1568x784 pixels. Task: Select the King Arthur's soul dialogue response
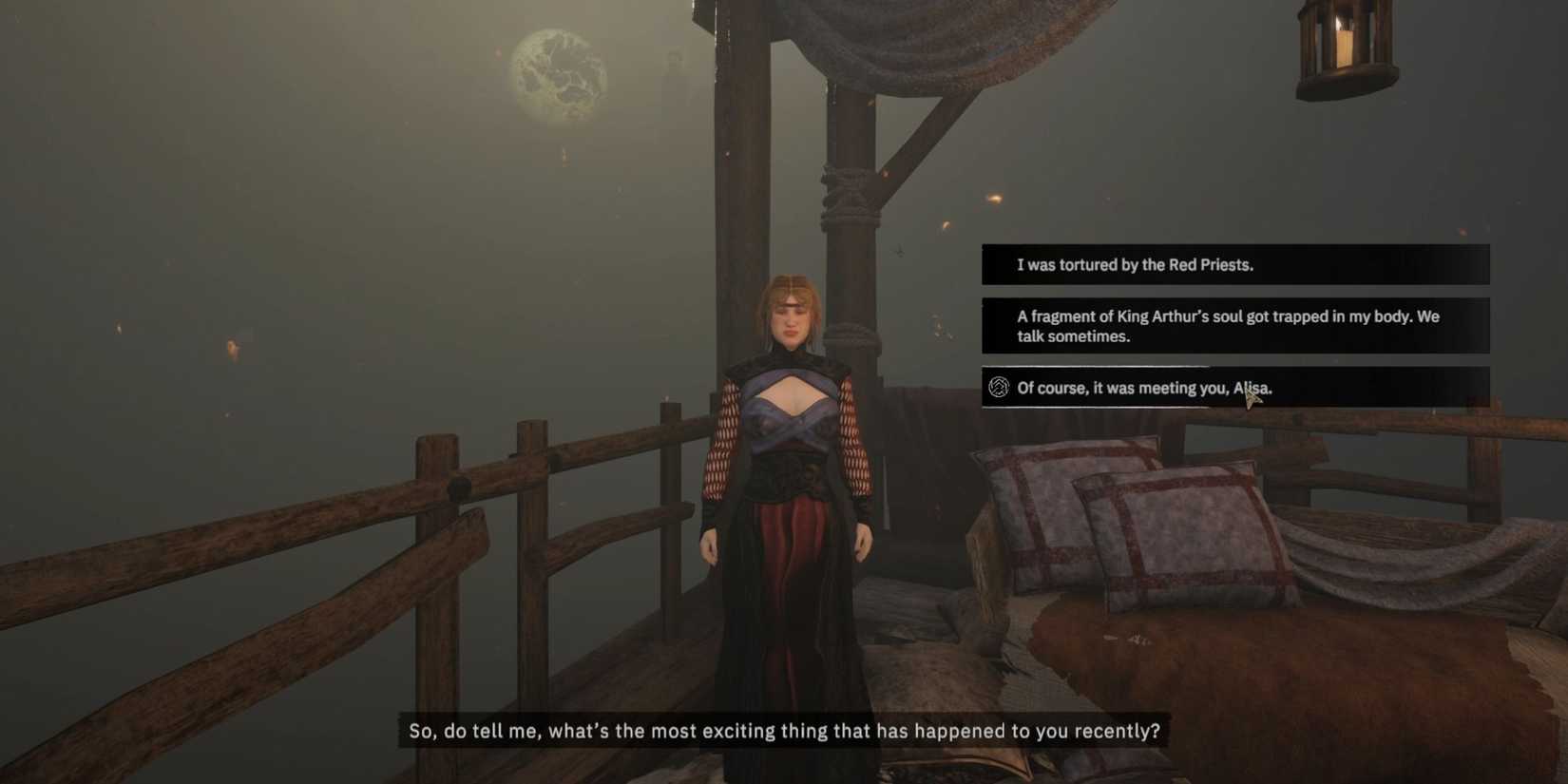[1229, 326]
